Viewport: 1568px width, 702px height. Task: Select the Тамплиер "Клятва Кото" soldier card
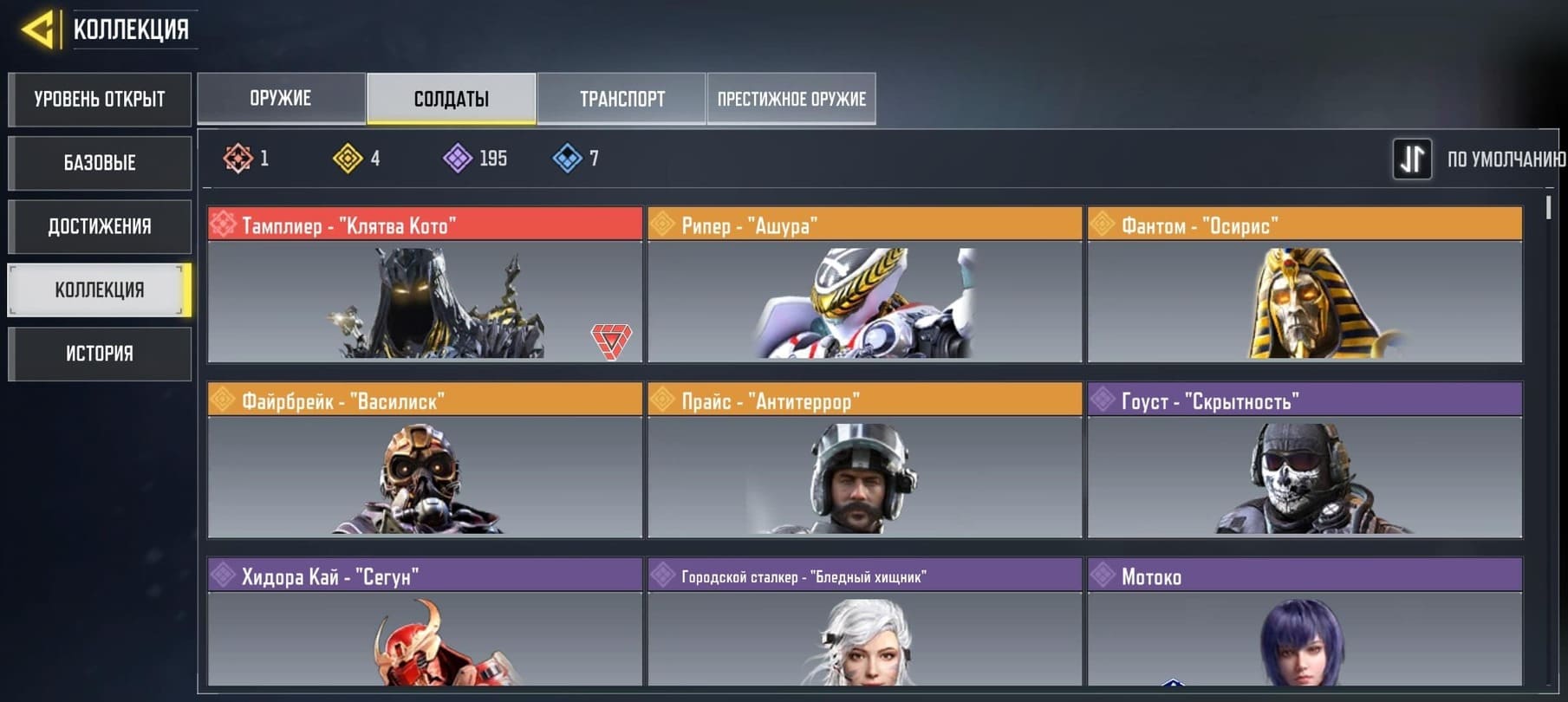(425, 286)
